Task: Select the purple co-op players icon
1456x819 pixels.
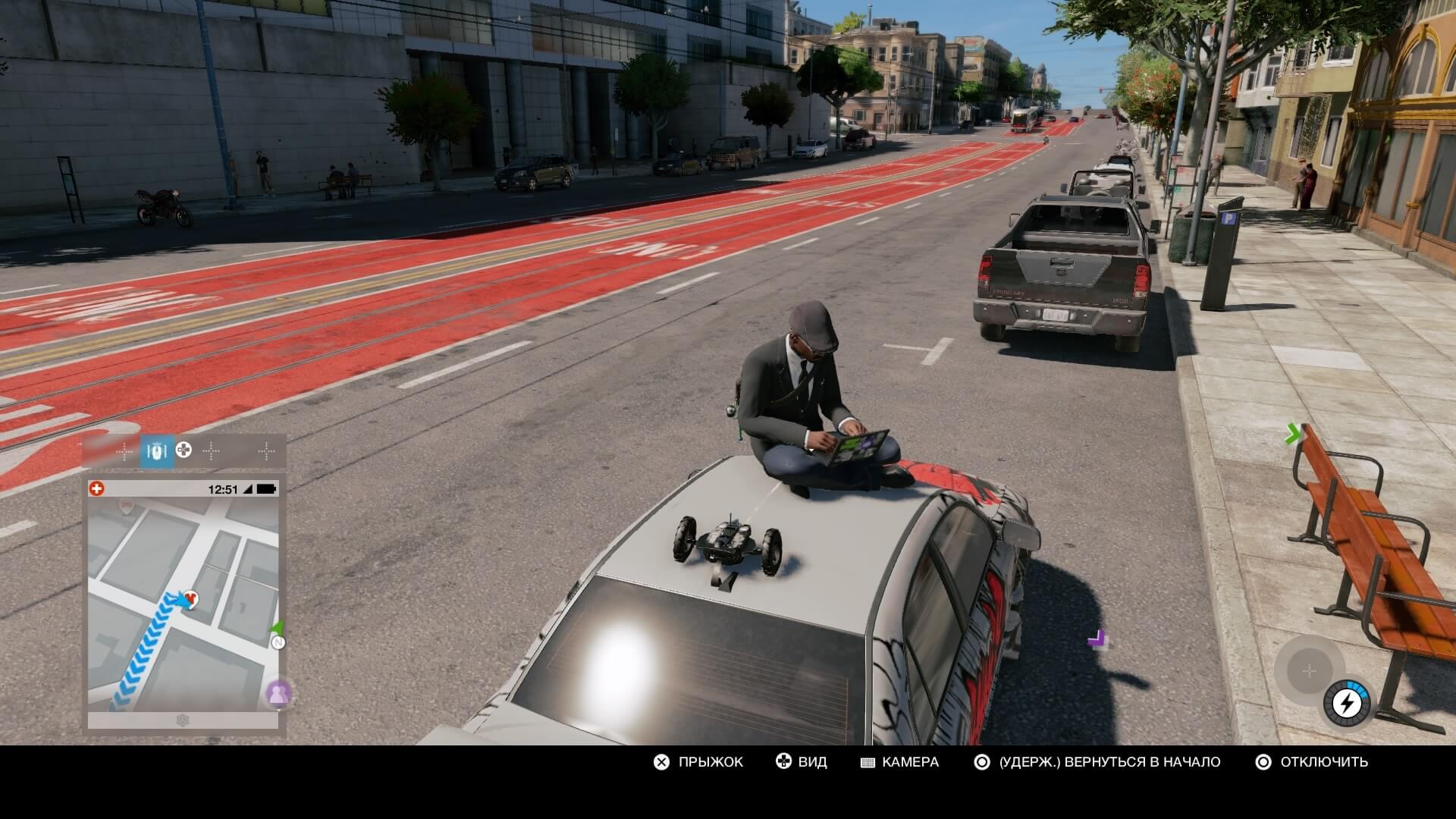Action: [x=278, y=693]
